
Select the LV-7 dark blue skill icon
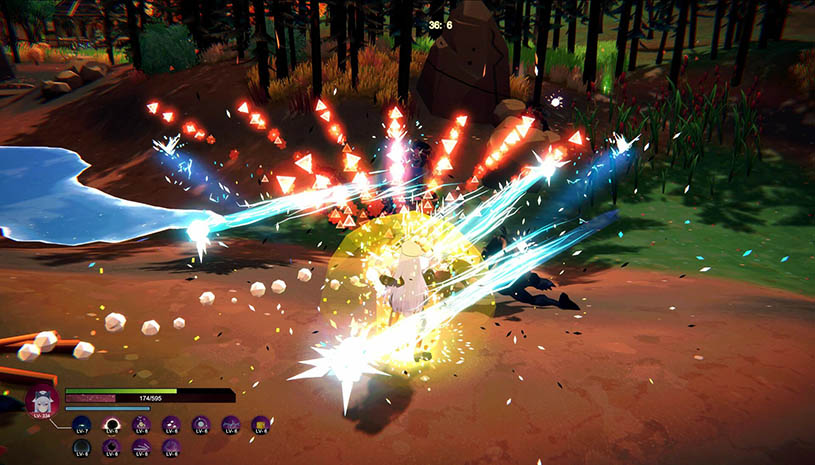click(82, 424)
